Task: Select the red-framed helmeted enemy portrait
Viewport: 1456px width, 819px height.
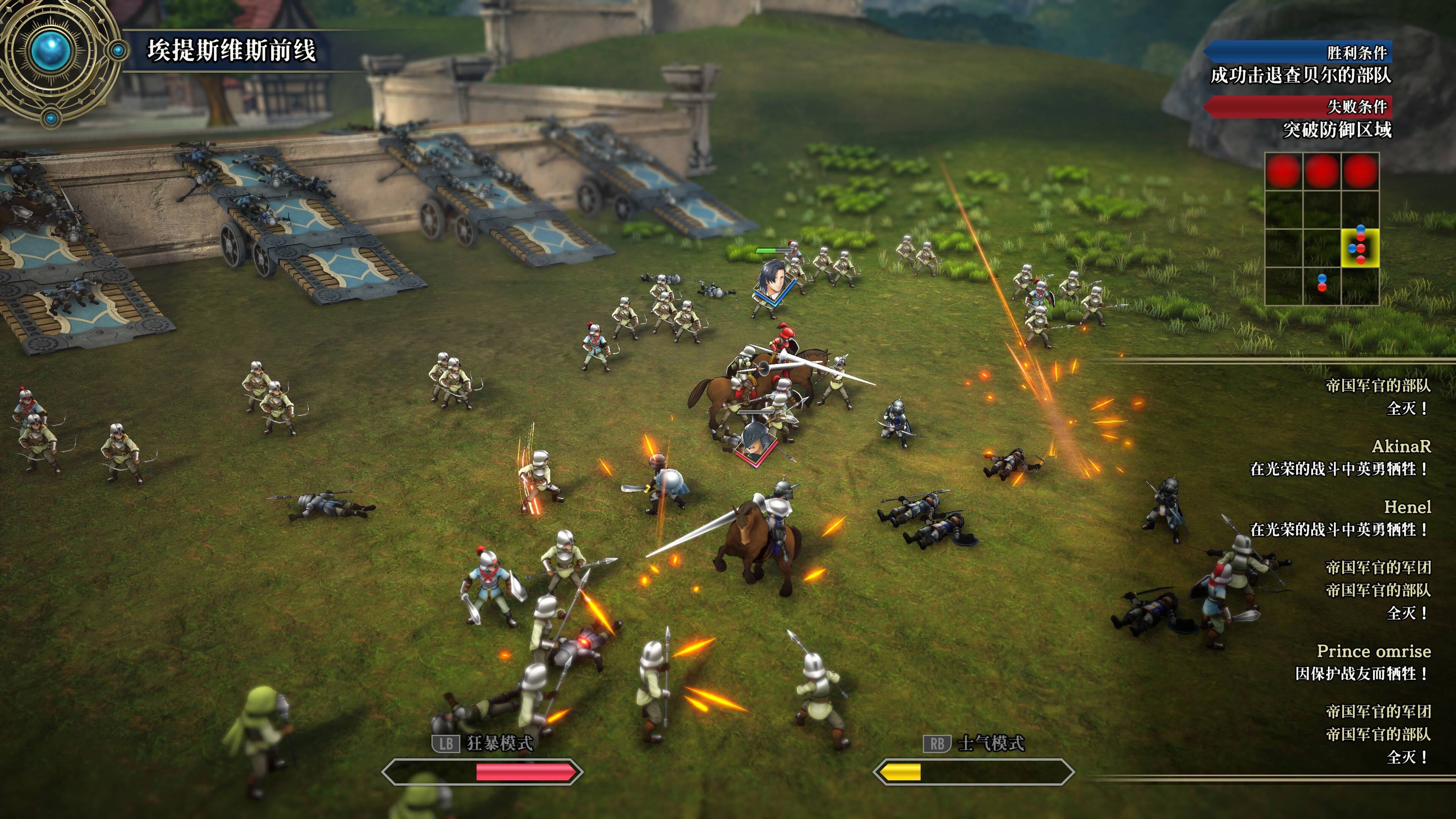Action: coord(755,442)
